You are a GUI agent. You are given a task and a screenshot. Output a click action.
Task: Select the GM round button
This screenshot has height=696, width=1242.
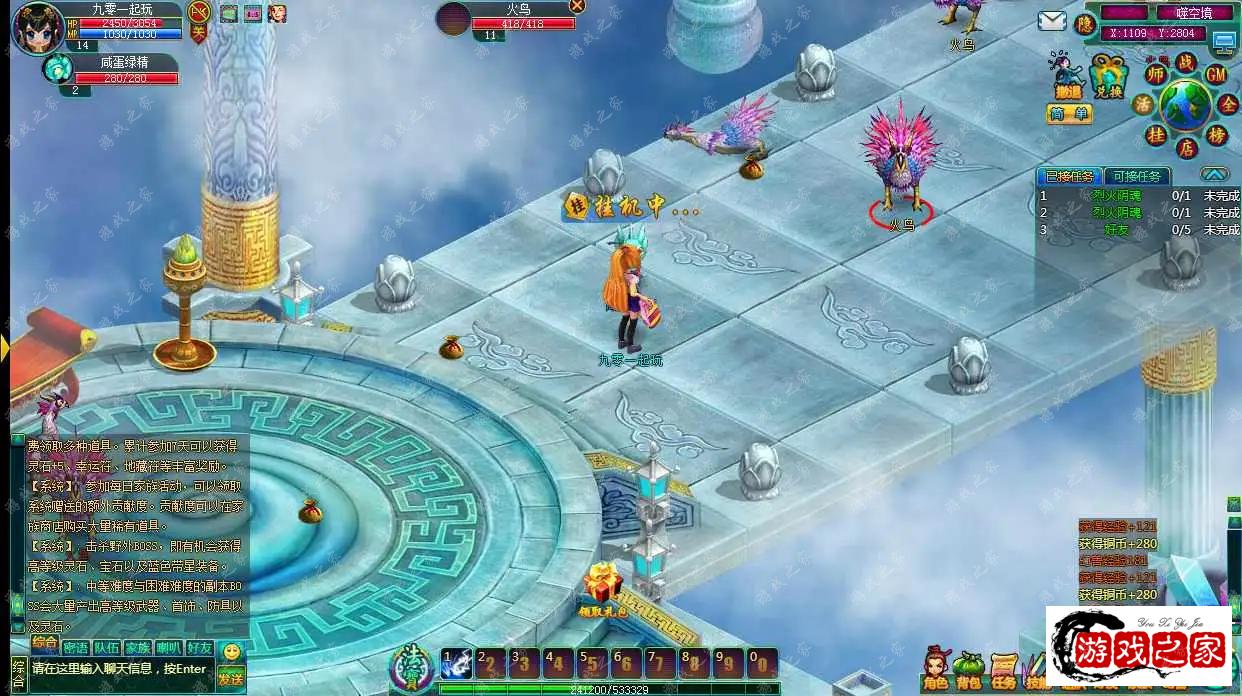(1216, 75)
